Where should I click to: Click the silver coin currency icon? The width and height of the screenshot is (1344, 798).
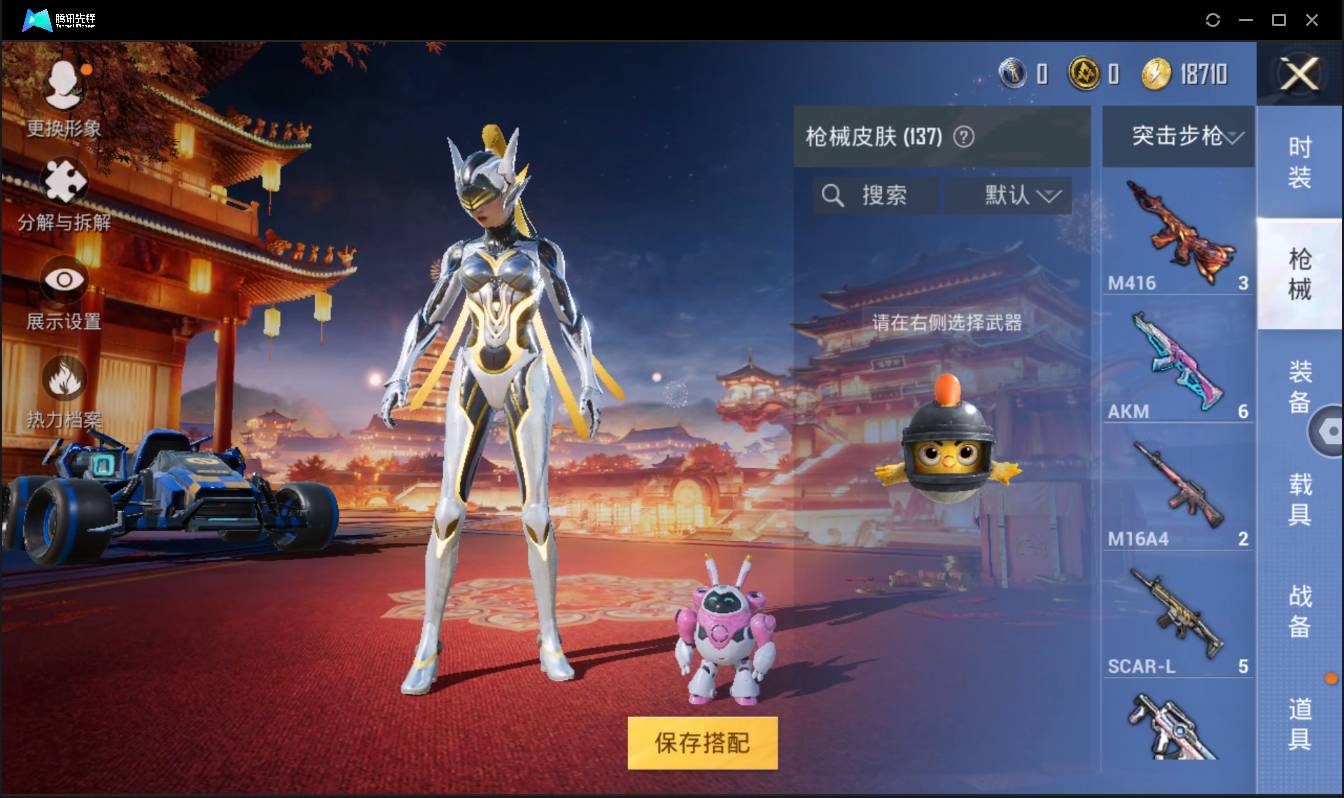1013,73
